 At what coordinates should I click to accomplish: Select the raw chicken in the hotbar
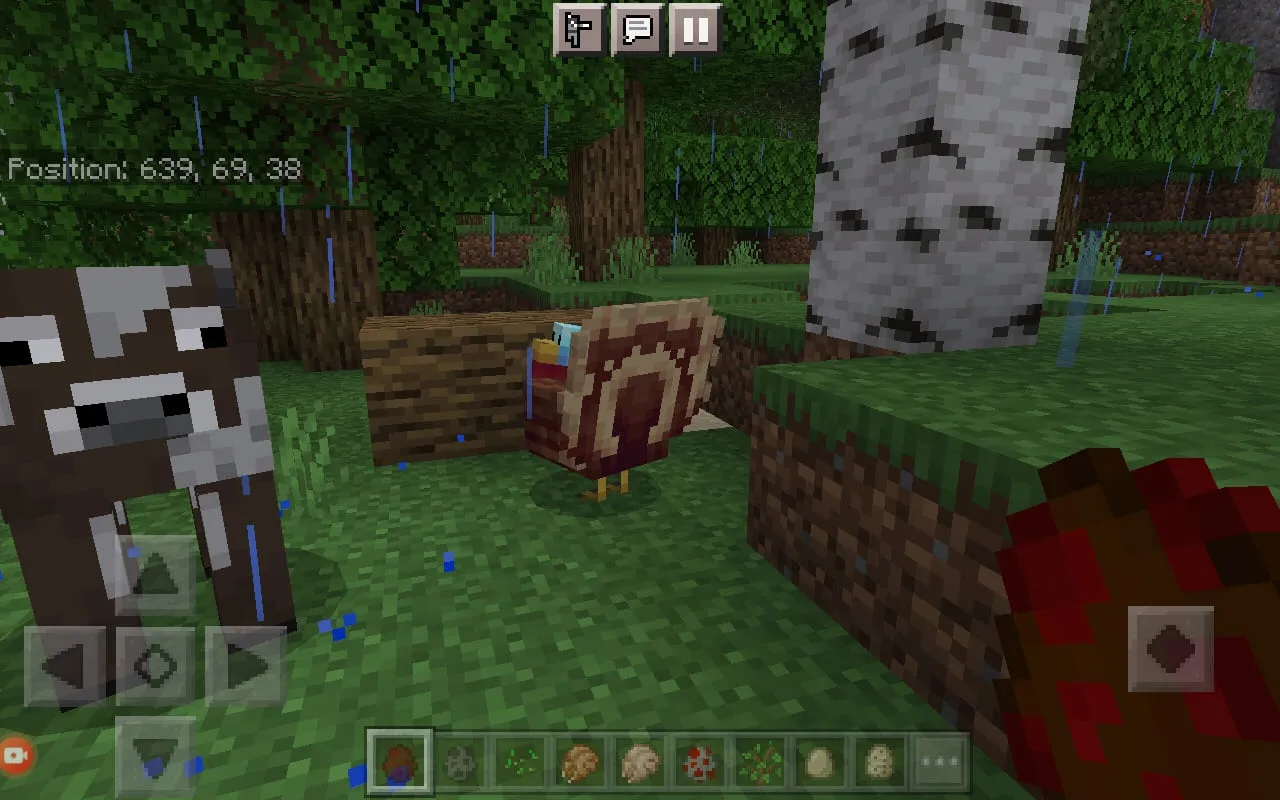click(x=639, y=763)
